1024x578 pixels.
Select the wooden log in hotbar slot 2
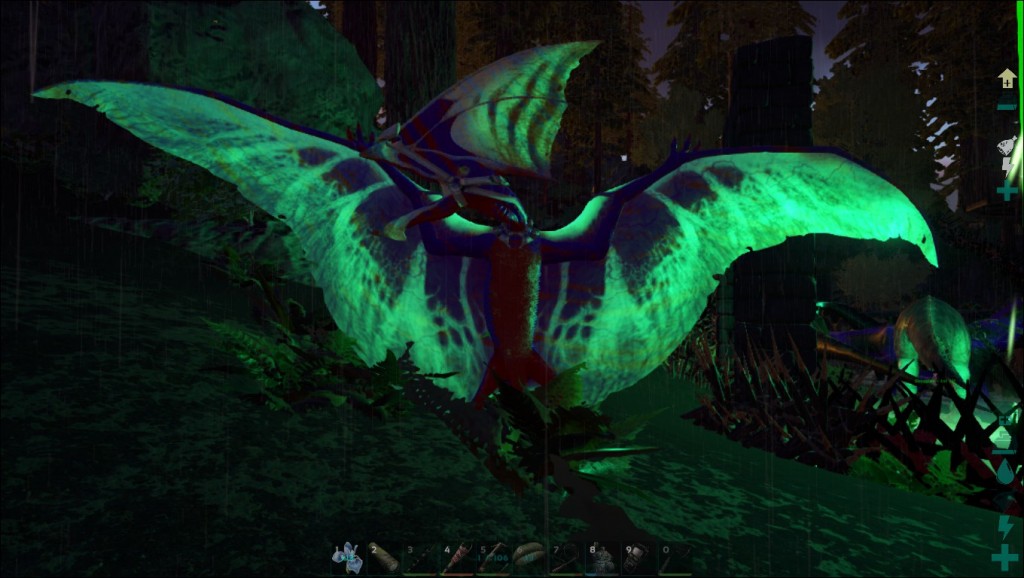(x=384, y=558)
